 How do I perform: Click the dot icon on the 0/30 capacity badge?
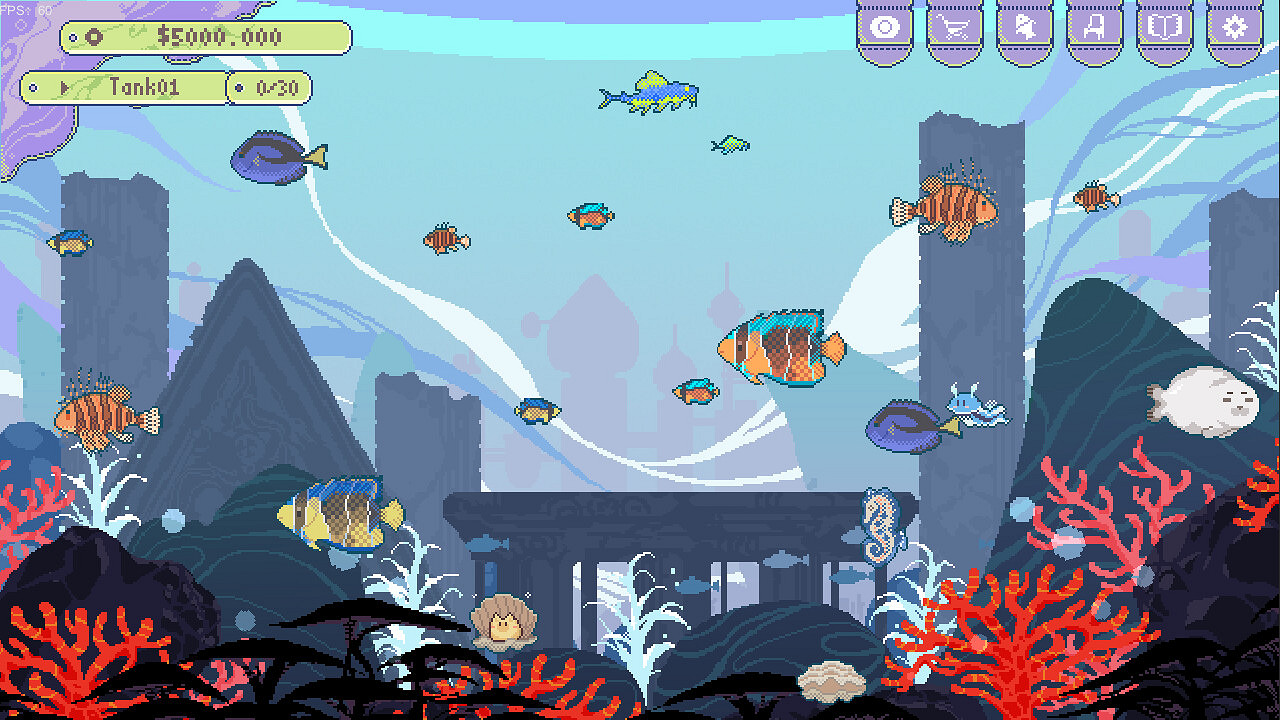pyautogui.click(x=239, y=87)
